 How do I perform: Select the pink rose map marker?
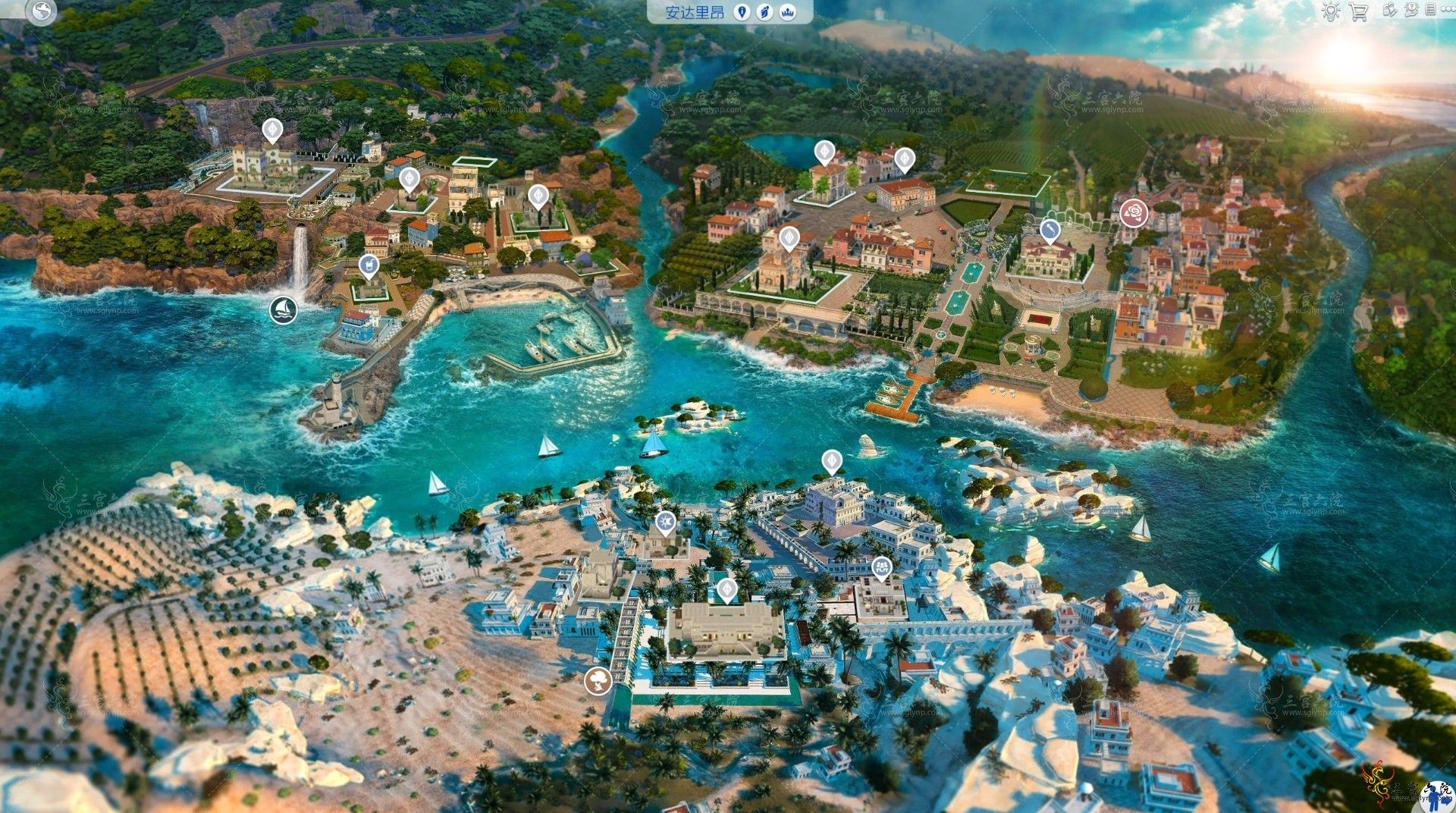point(1134,212)
